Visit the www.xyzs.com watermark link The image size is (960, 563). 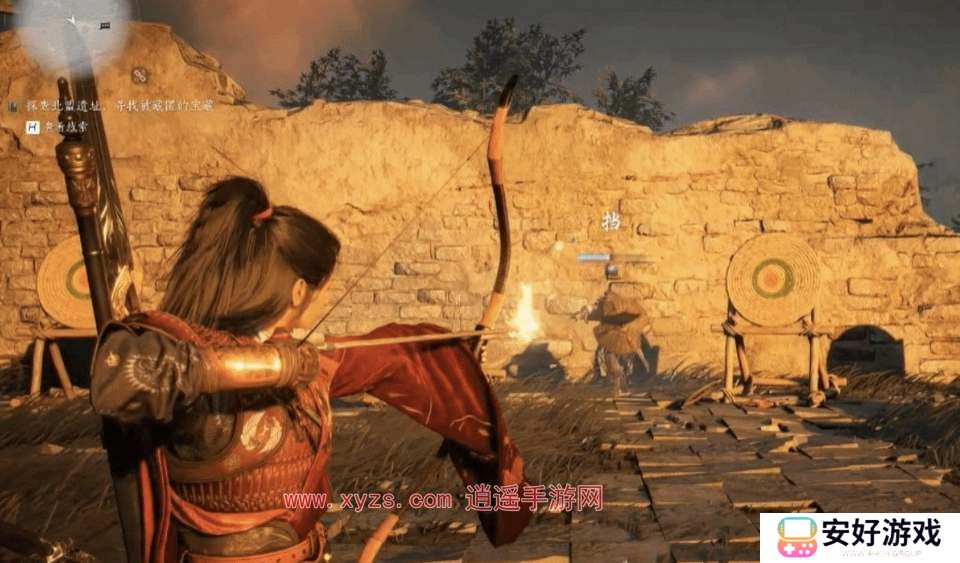coord(368,500)
